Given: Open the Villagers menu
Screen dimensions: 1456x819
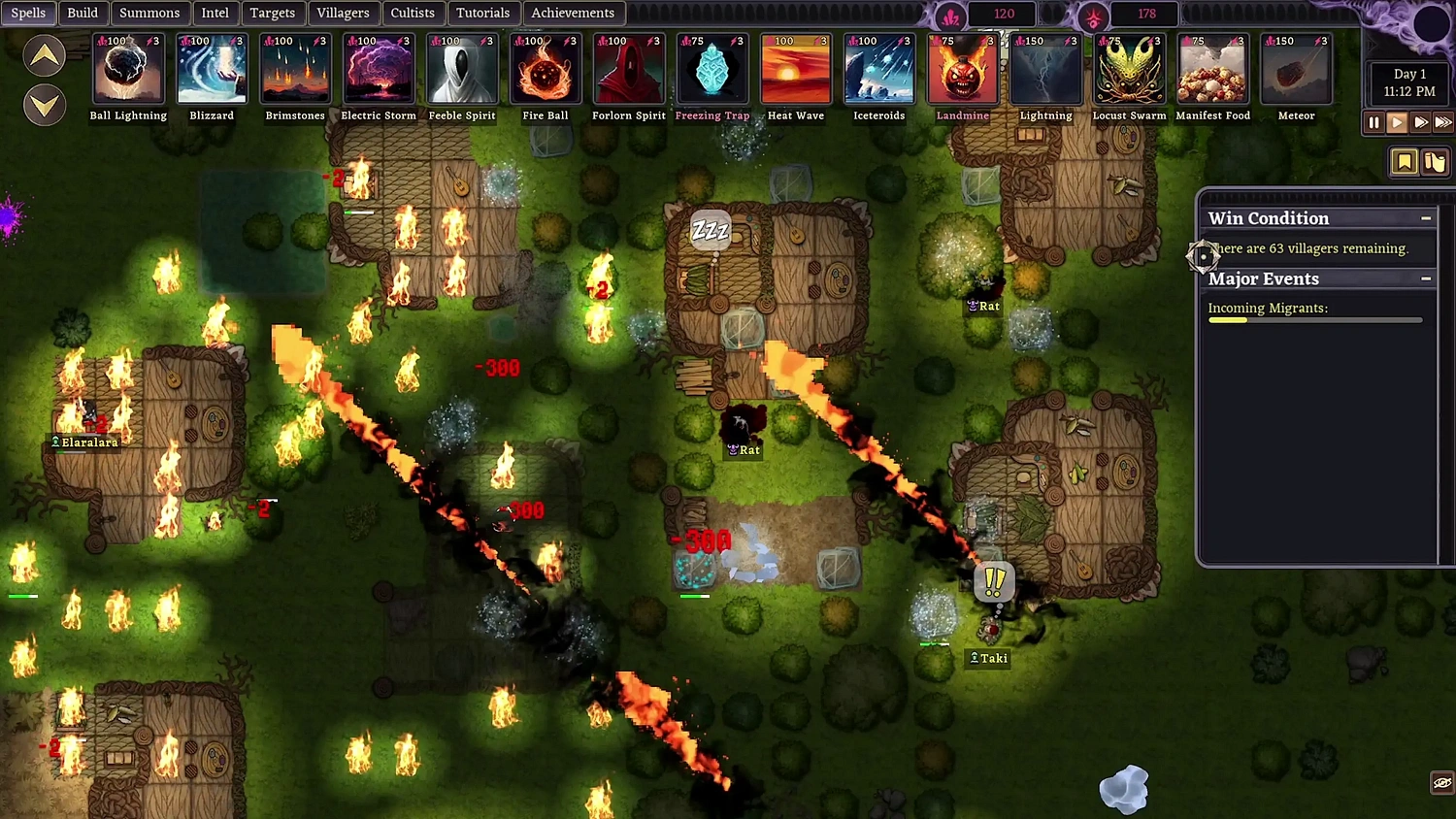Looking at the screenshot, I should point(344,13).
